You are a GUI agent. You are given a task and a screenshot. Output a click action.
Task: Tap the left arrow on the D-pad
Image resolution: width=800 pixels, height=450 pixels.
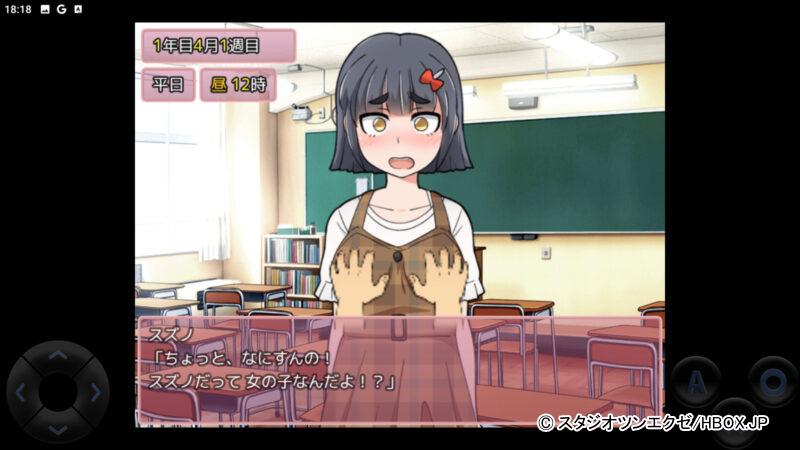coord(21,392)
